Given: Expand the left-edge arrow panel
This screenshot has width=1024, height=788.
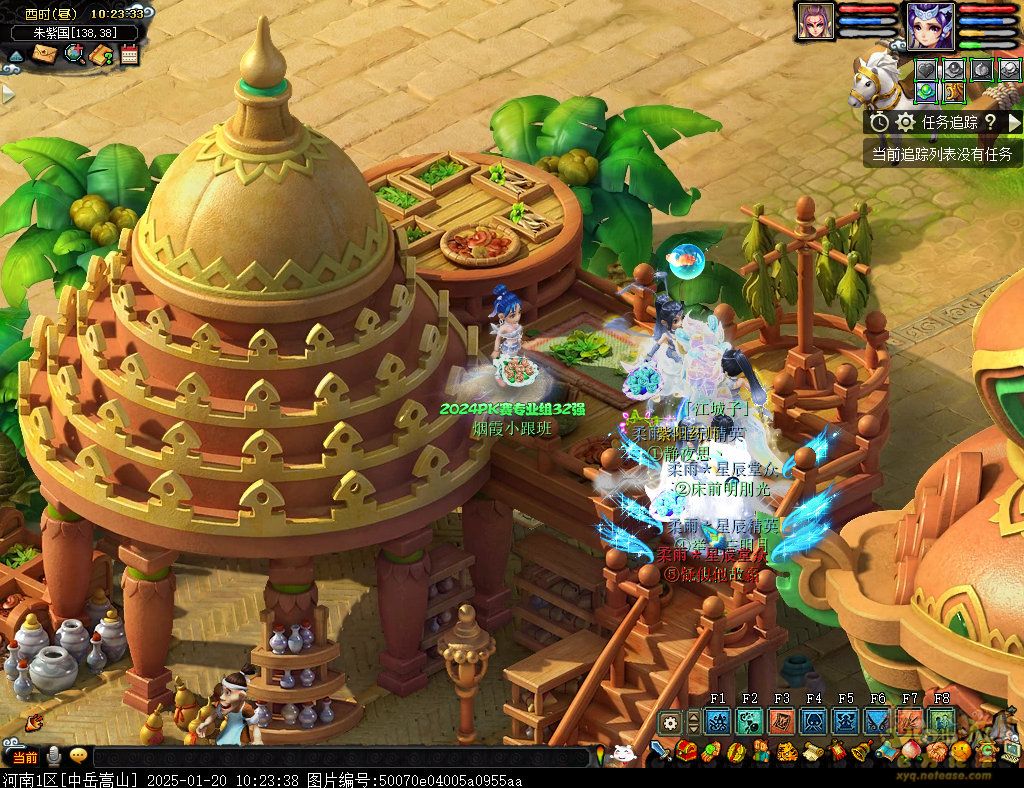Looking at the screenshot, I should (x=8, y=93).
